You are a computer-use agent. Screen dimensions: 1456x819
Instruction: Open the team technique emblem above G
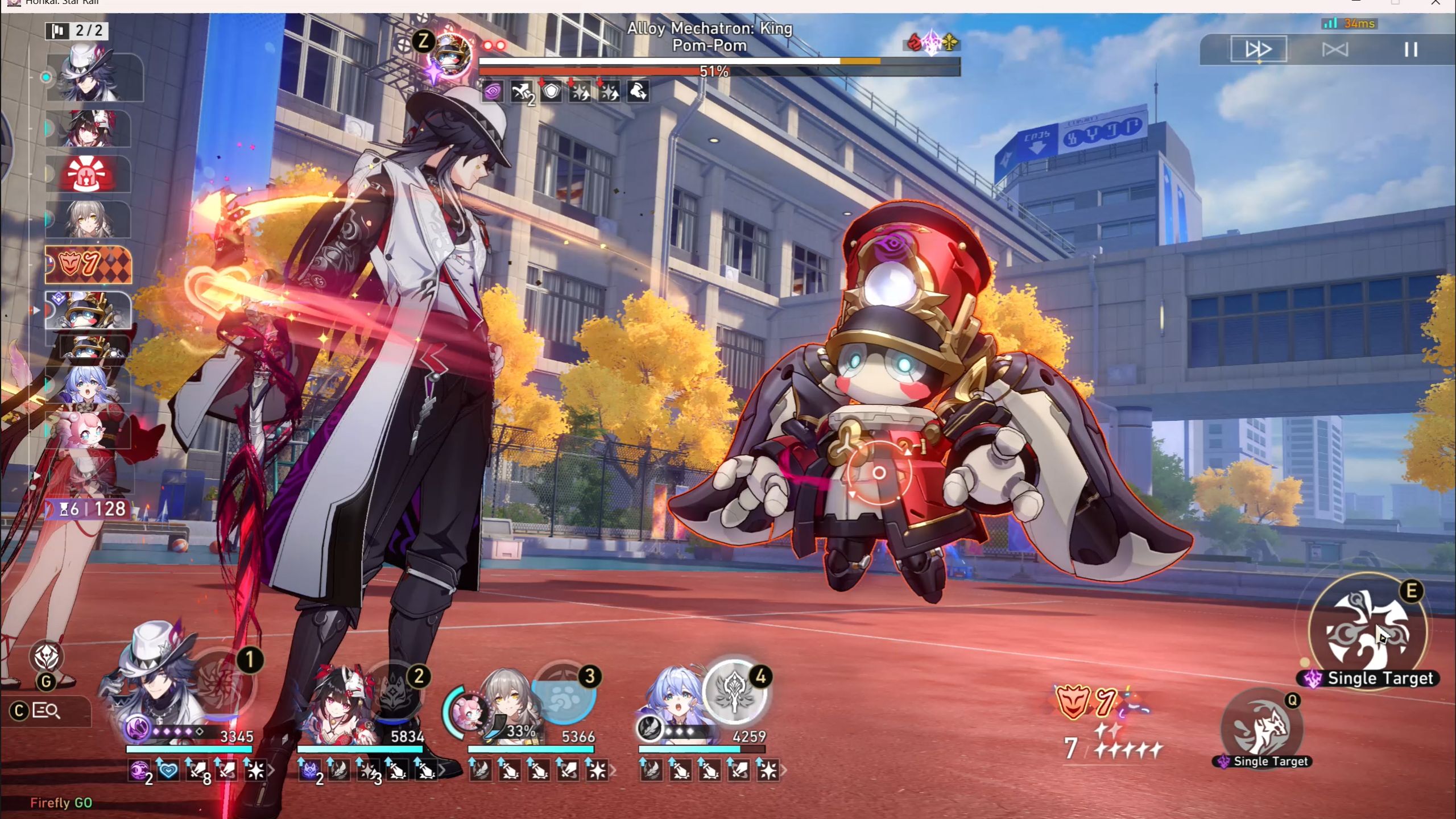(x=47, y=657)
